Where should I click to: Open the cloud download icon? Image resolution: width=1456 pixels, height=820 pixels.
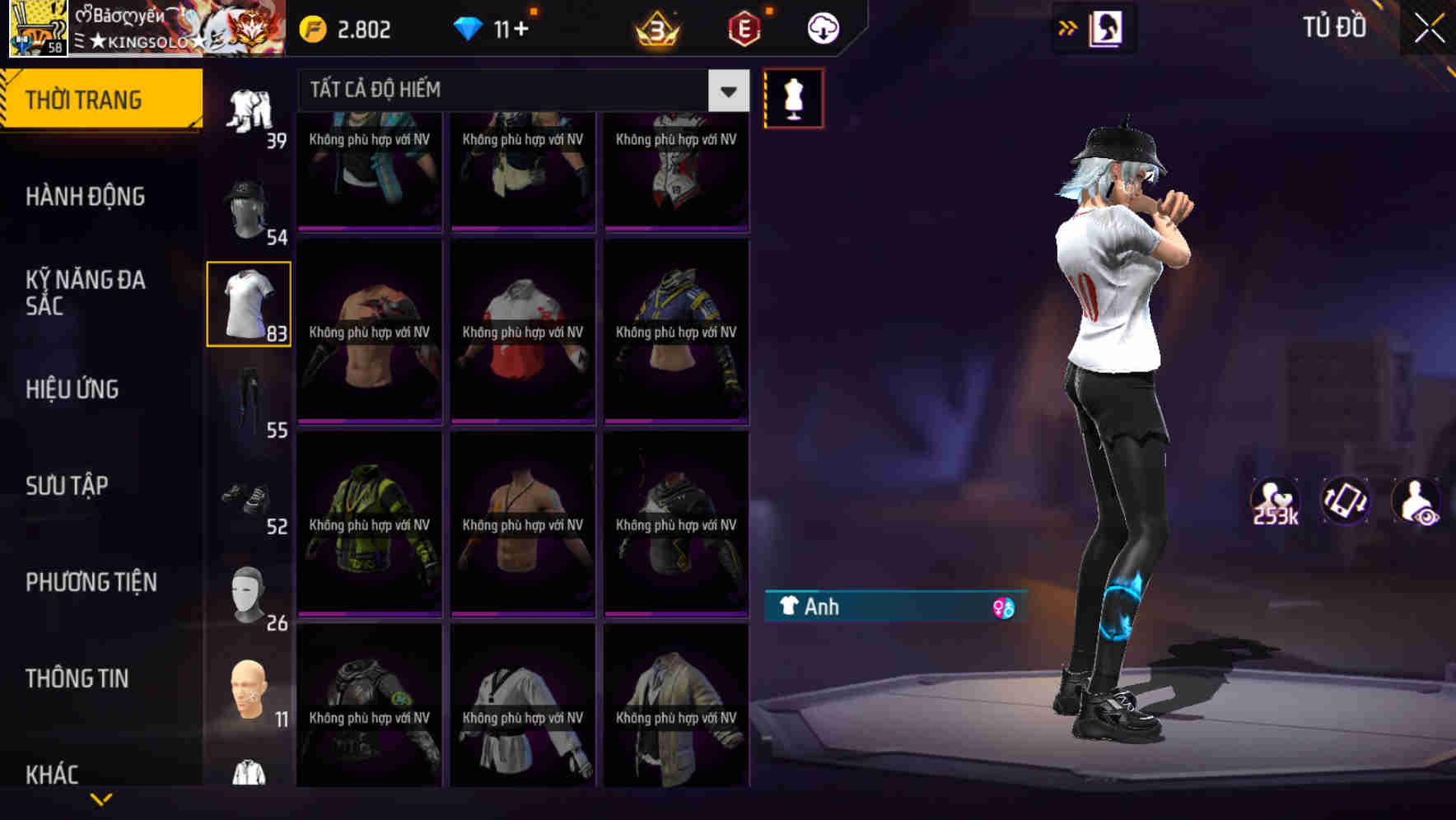click(x=822, y=28)
